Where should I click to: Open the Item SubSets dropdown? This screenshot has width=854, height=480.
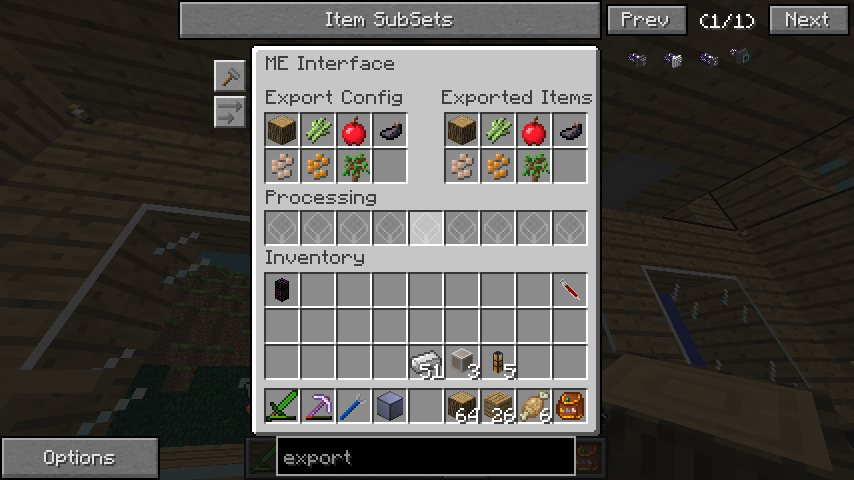tap(388, 20)
